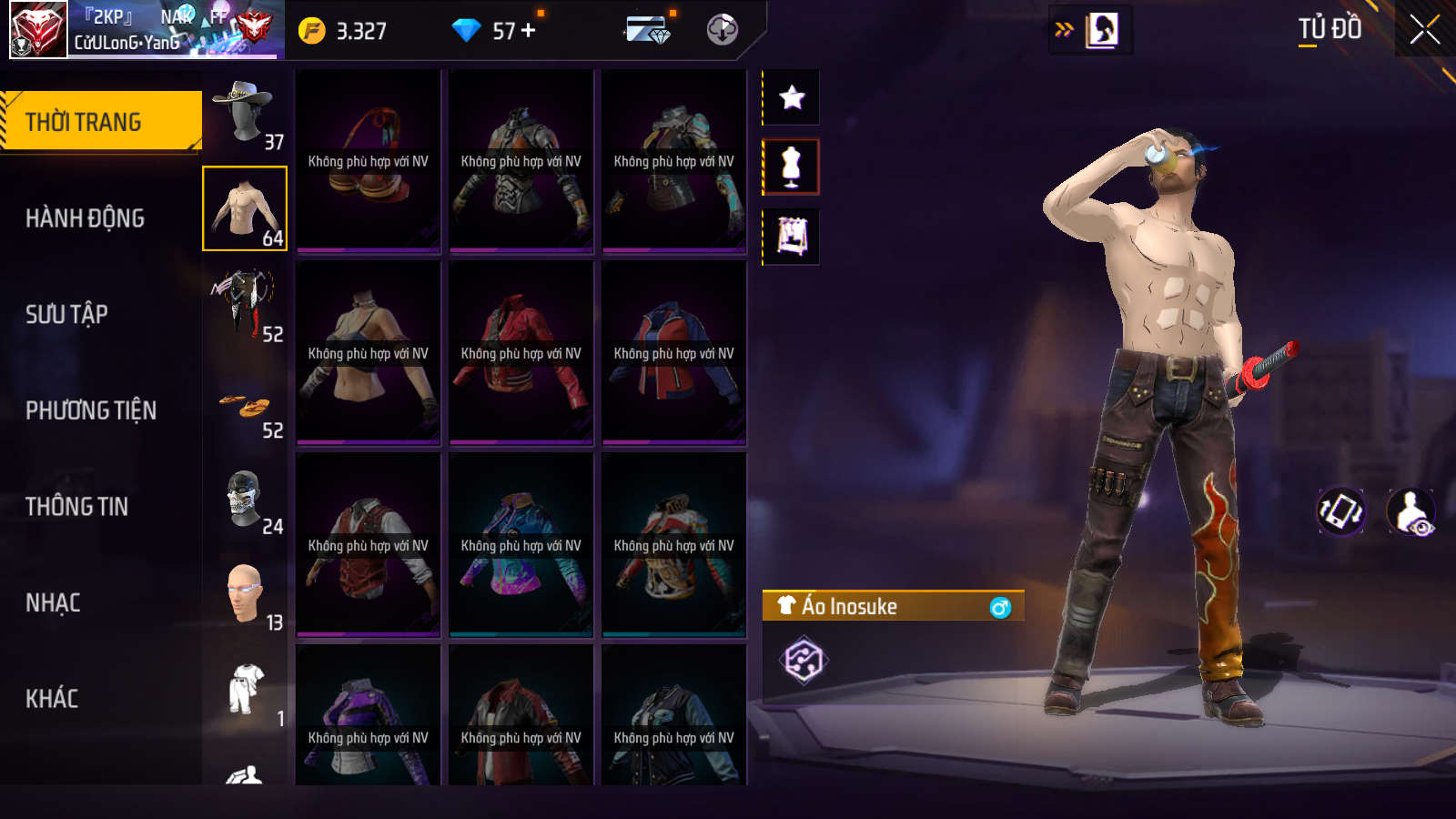Open the player profile avatar
This screenshot has height=819, width=1456.
point(38,29)
